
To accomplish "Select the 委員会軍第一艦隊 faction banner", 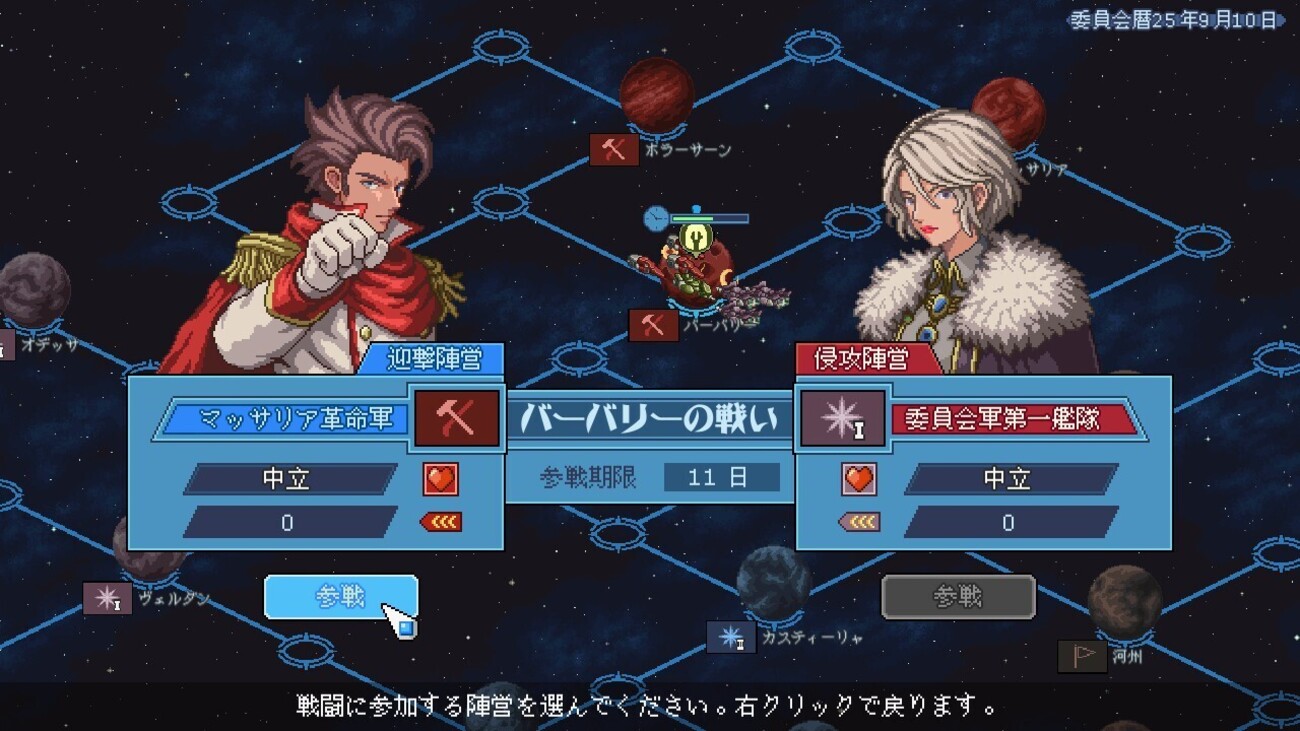I will 1016,418.
